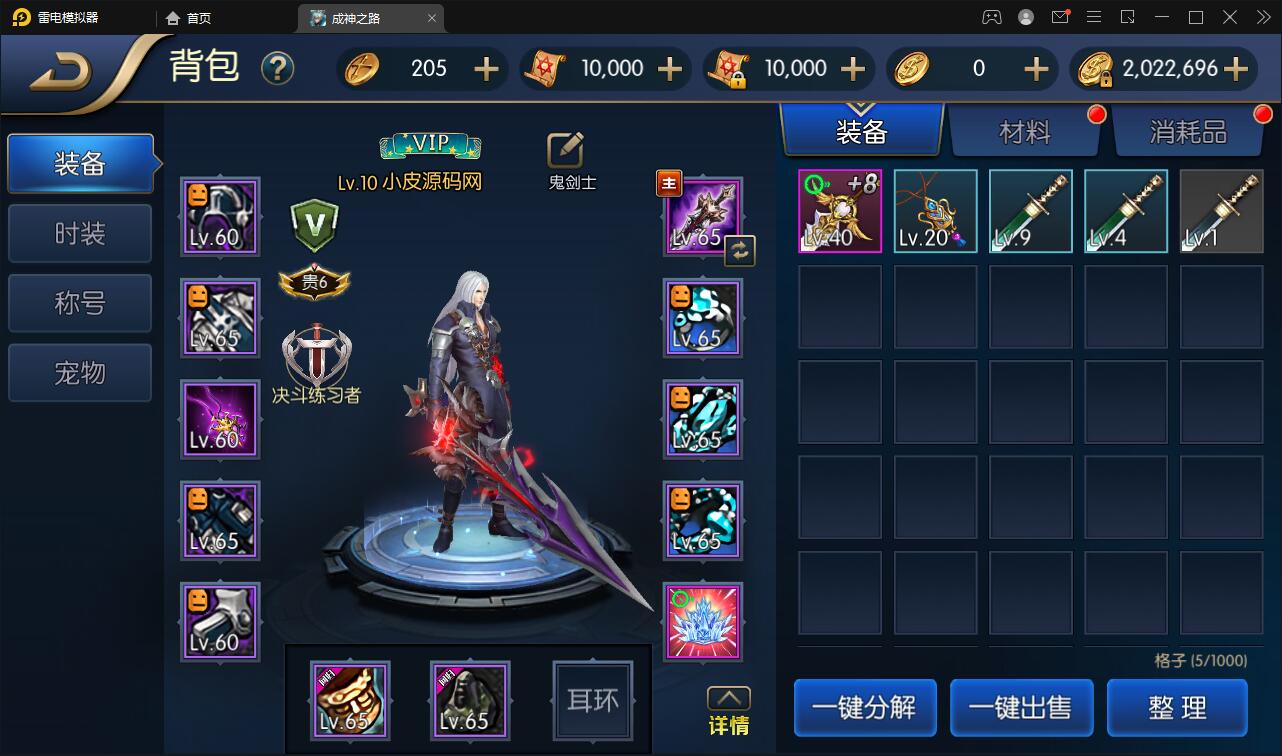The width and height of the screenshot is (1282, 756).
Task: Choose the Lv.1 sword in inventory
Action: [1221, 211]
